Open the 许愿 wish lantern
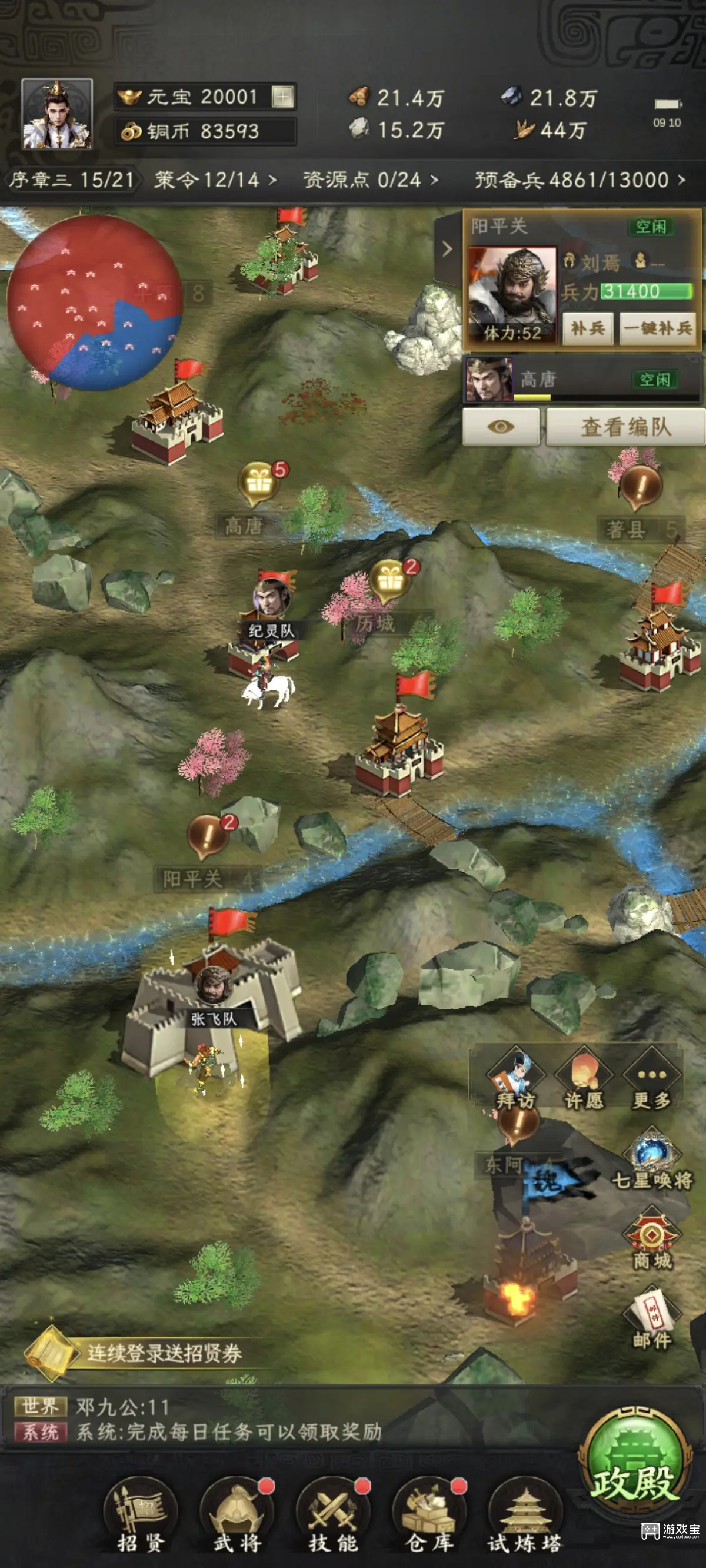The width and height of the screenshot is (706, 1568). 584,1080
